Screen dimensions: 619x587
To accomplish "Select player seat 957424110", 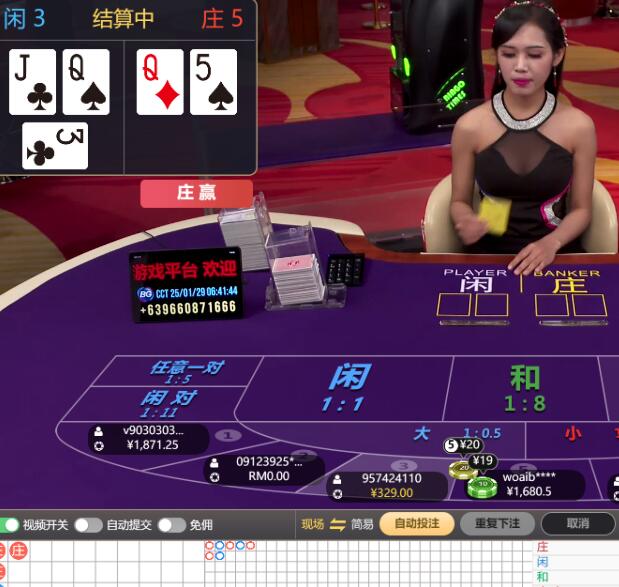I will (x=390, y=485).
